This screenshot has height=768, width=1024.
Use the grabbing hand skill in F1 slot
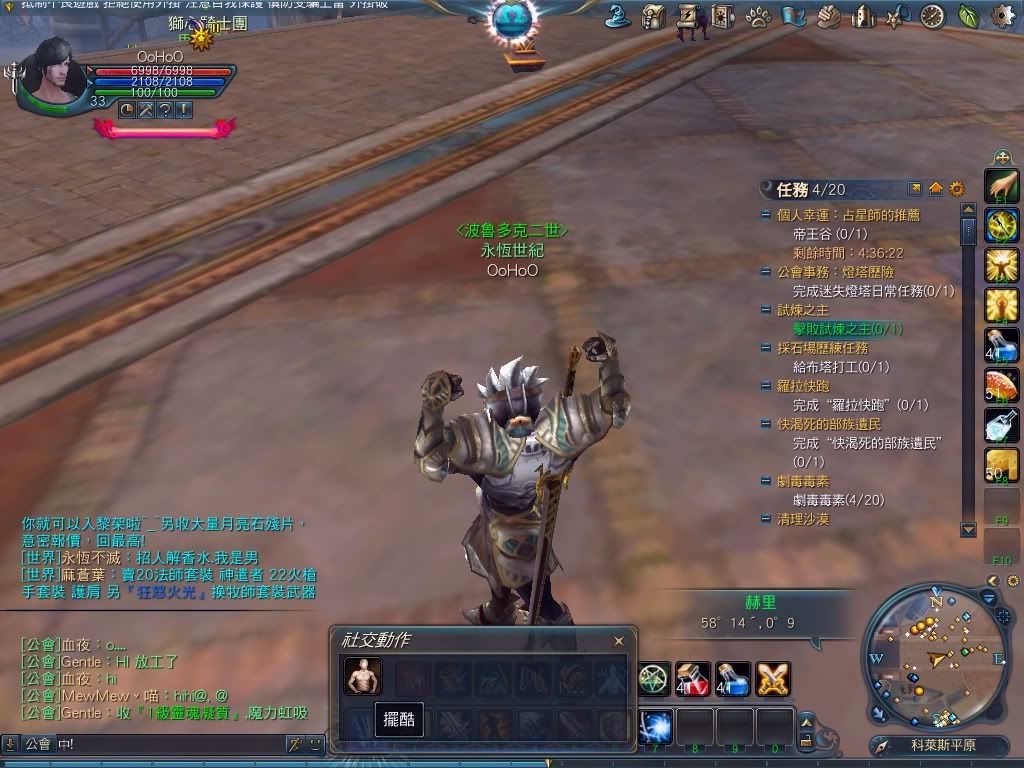point(1001,184)
